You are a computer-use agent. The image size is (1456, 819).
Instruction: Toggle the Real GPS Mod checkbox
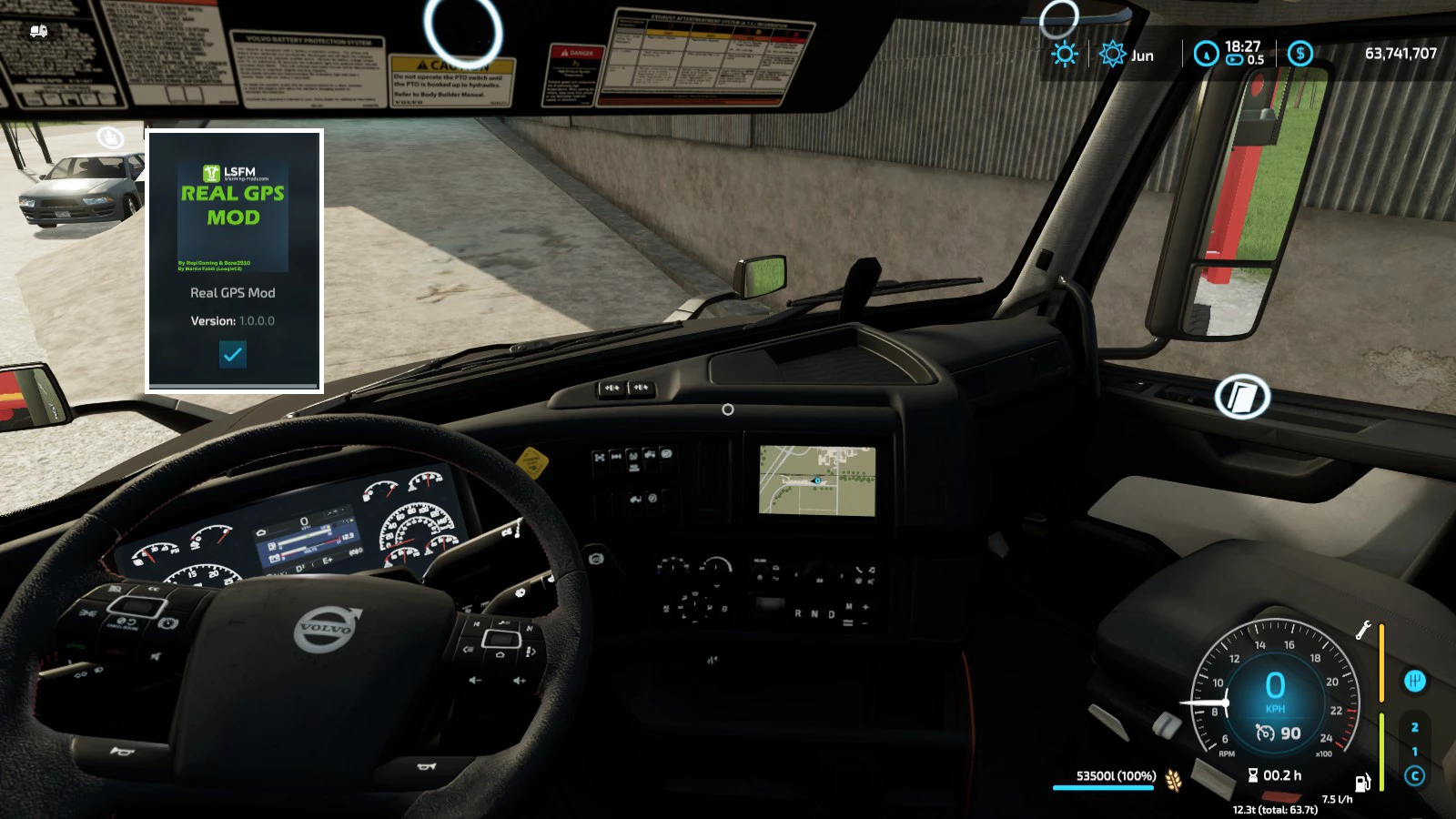pos(233,354)
